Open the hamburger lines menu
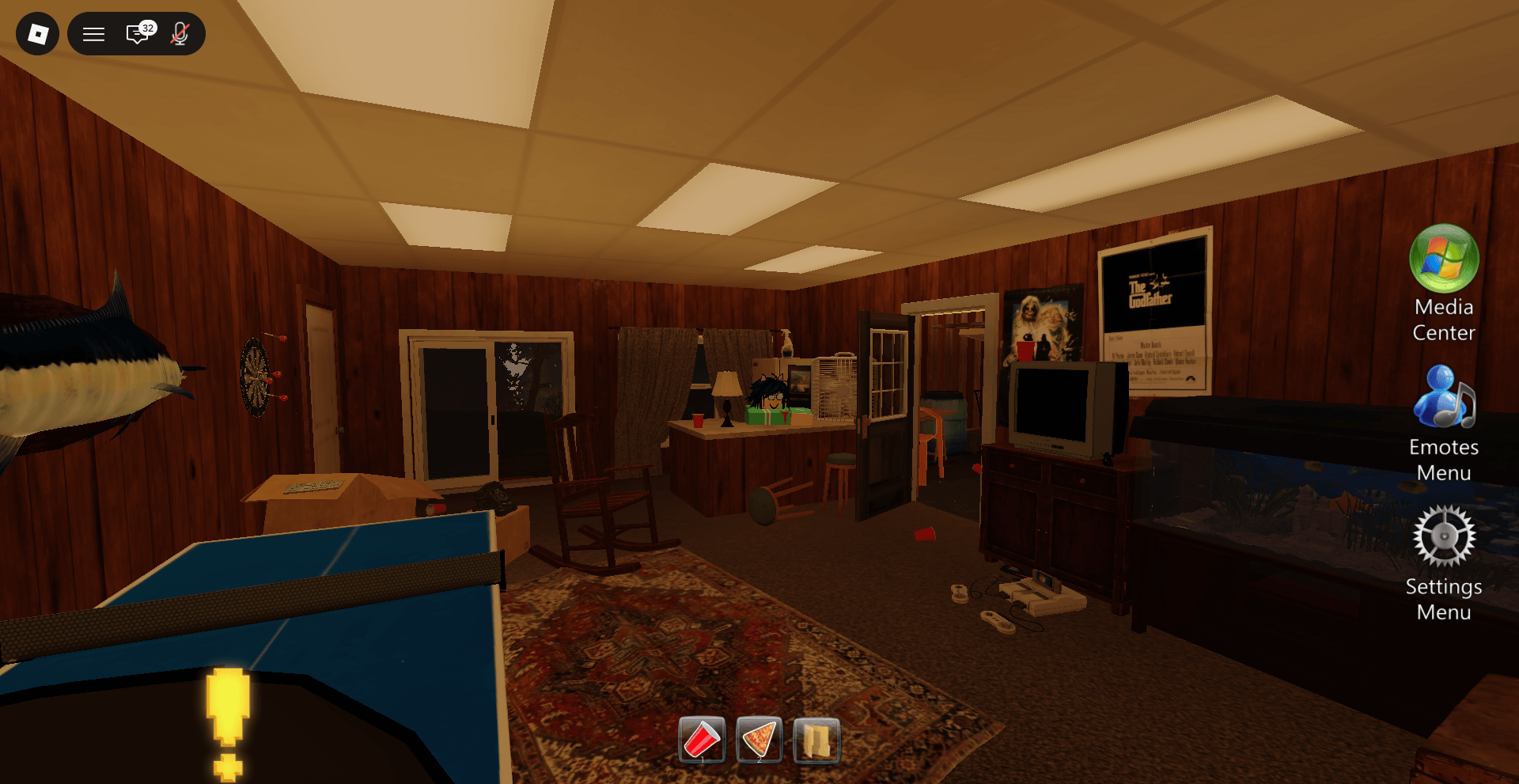This screenshot has height=784, width=1519. coord(94,34)
